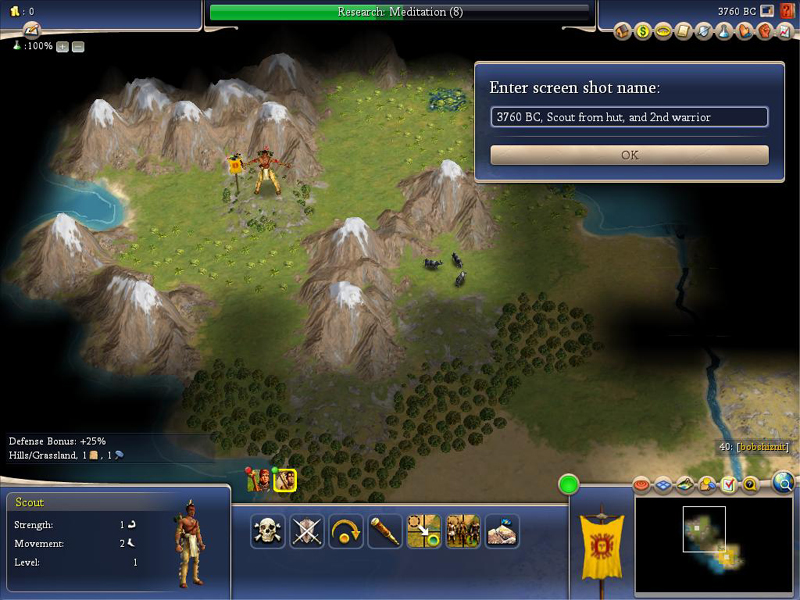The height and width of the screenshot is (600, 800).
Task: Delete the unit with the skull button
Action: coord(267,532)
